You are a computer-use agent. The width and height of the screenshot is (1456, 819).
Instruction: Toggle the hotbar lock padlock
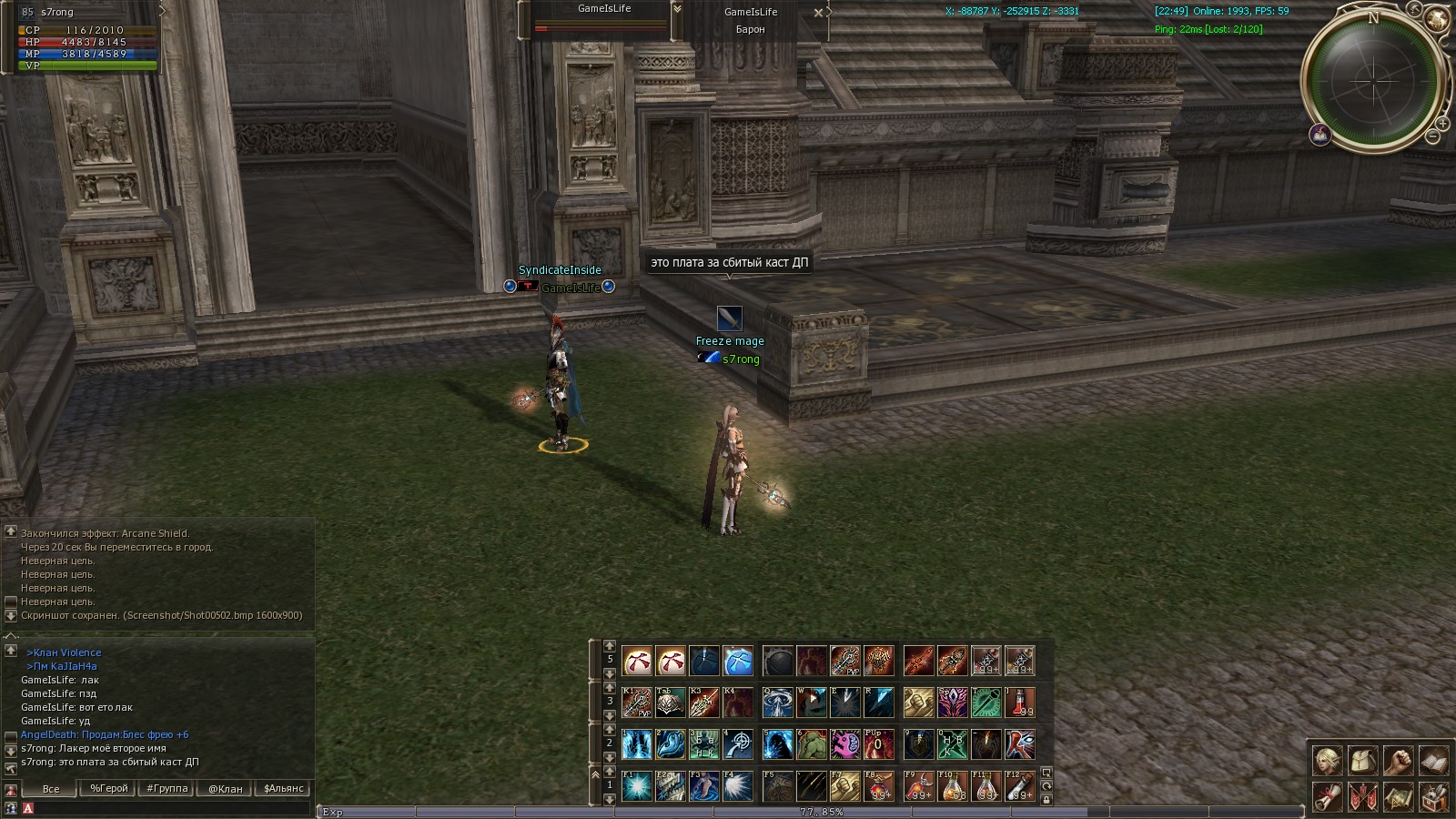(1046, 800)
